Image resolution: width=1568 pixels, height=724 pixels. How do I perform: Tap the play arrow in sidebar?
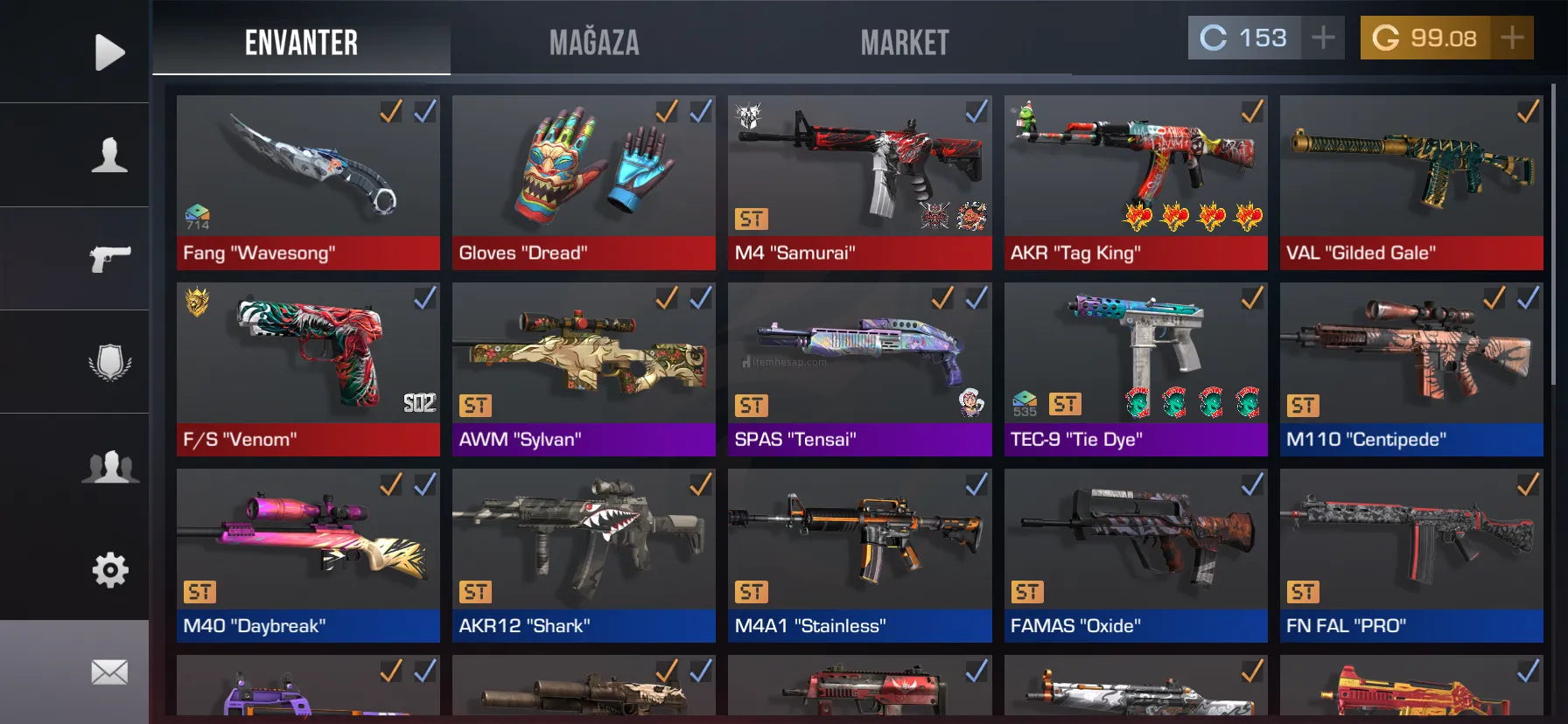tap(109, 52)
